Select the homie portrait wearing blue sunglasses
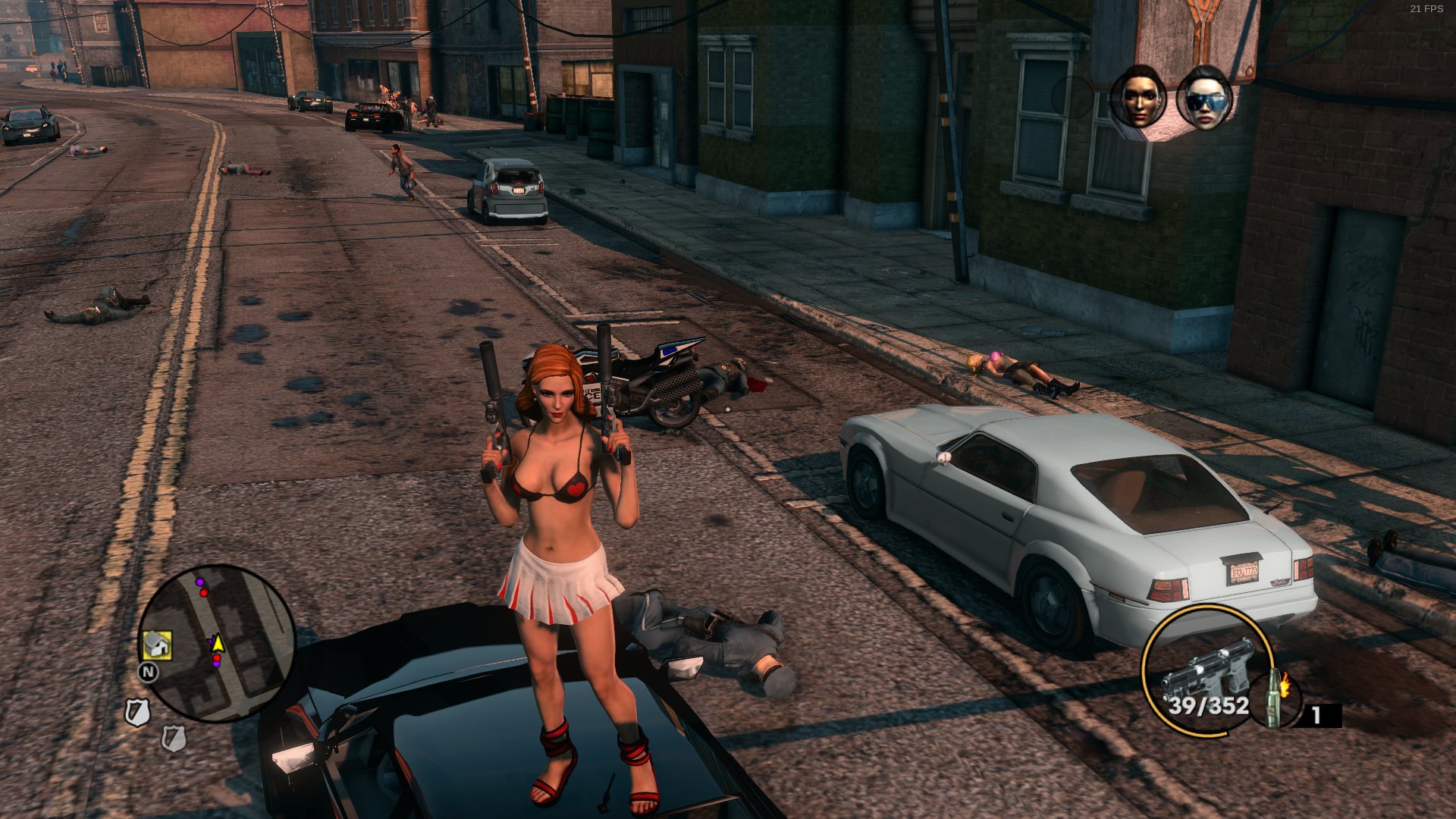This screenshot has height=819, width=1456. (1204, 98)
